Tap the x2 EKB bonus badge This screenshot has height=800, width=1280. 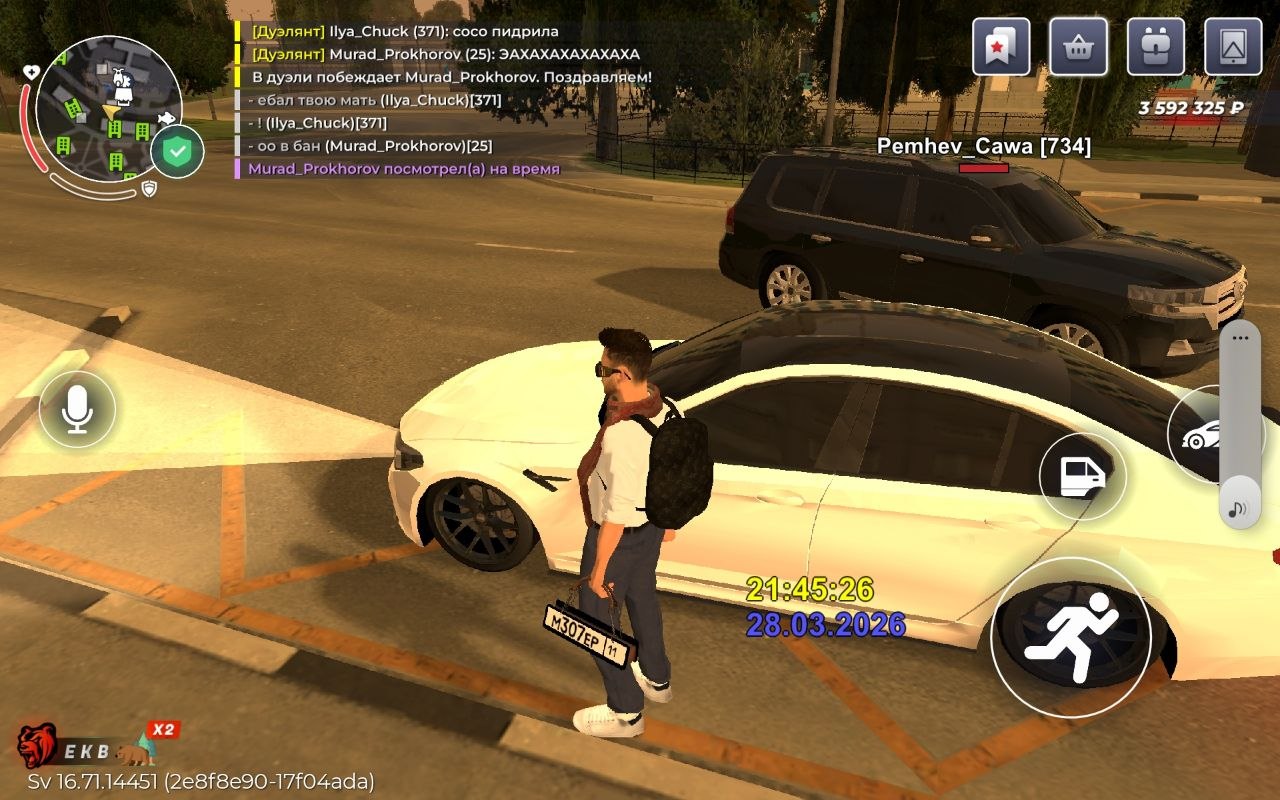tap(162, 730)
